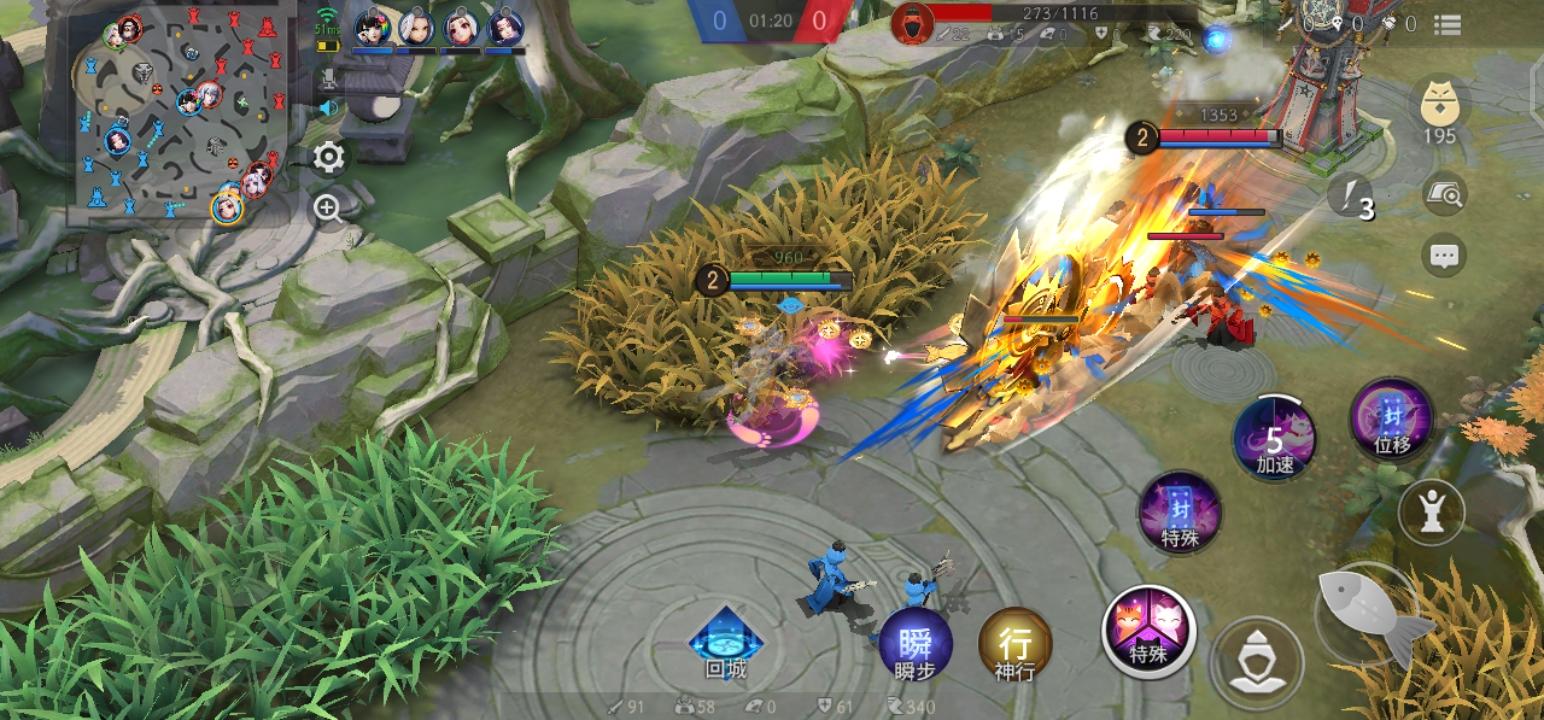Open the in-game settings gear

click(x=327, y=157)
